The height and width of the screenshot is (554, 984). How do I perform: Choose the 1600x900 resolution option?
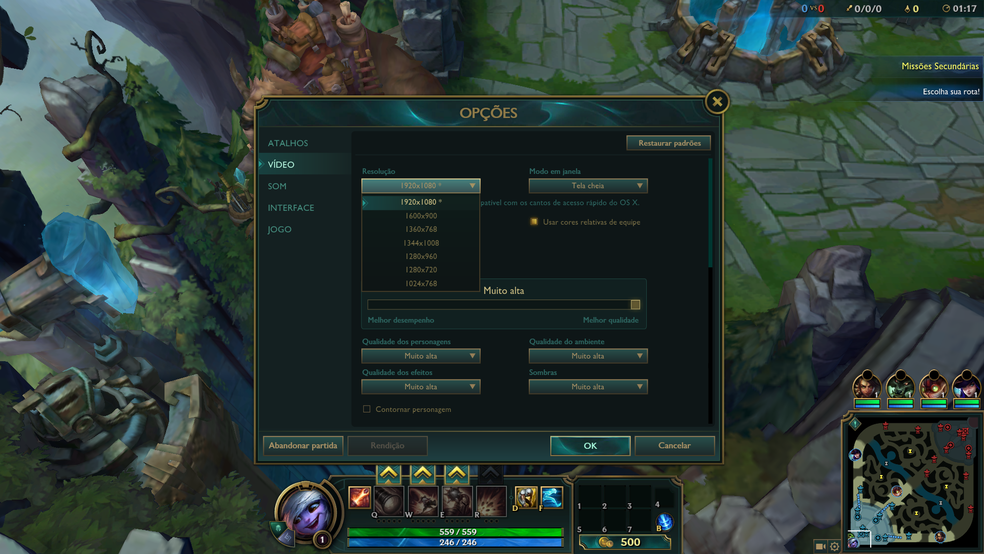420,216
